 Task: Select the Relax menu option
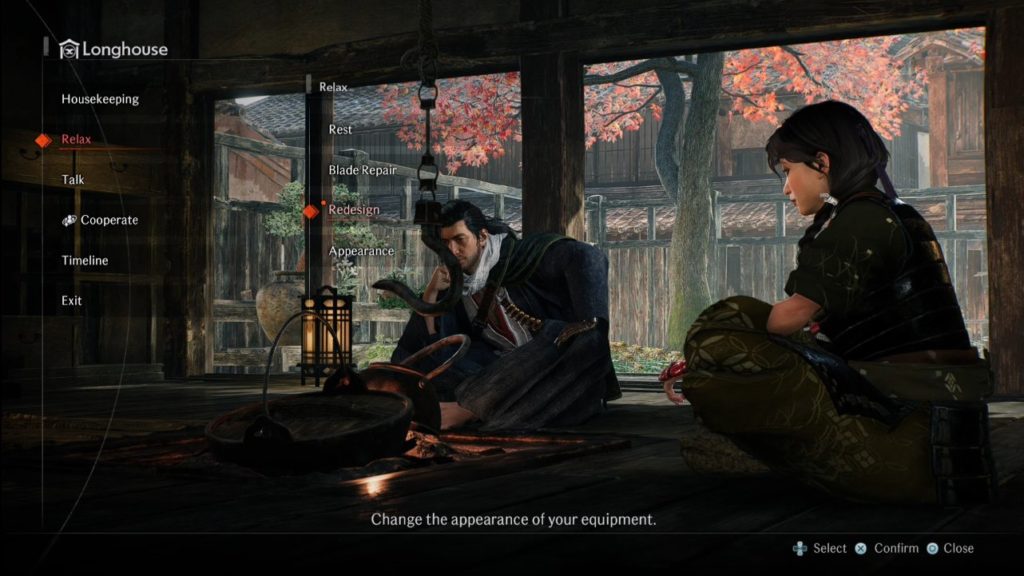tap(76, 140)
